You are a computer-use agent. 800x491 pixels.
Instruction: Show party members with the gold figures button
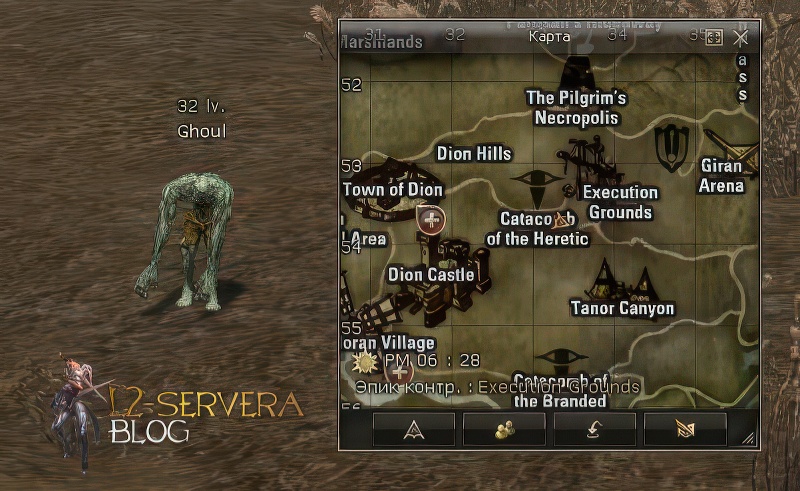pyautogui.click(x=504, y=429)
